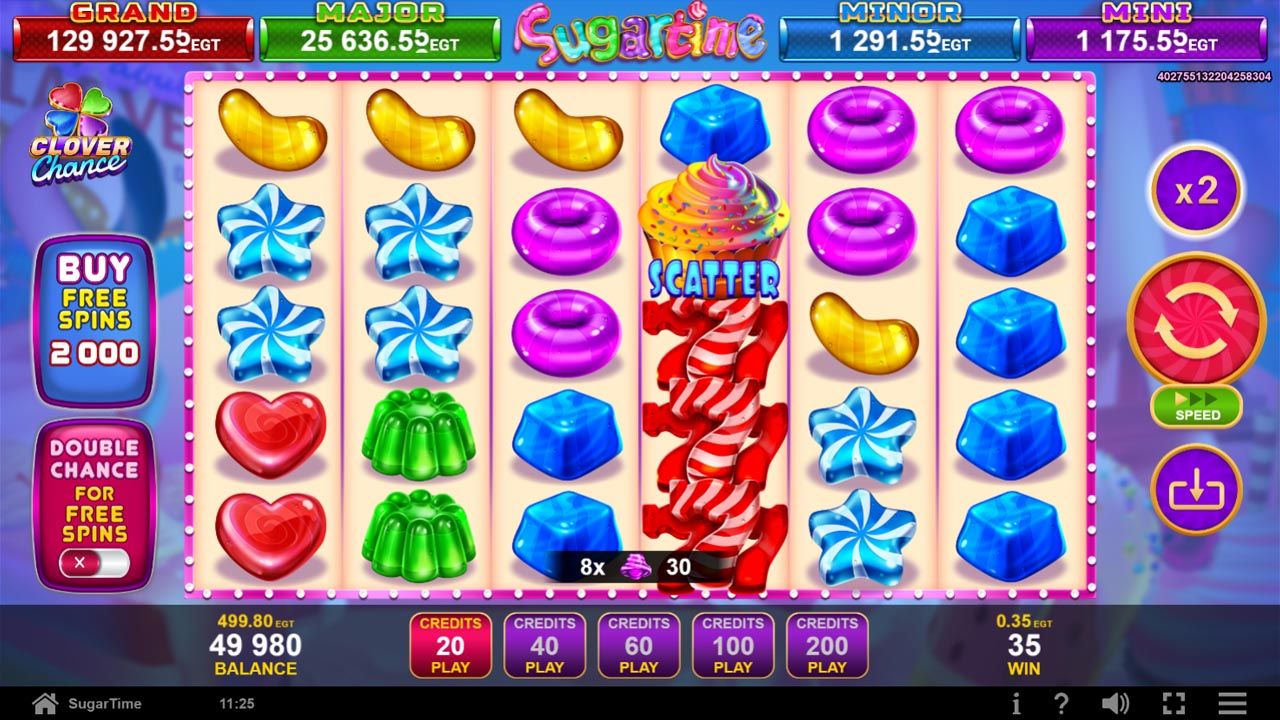Show the help question mark page
Viewport: 1280px width, 720px height.
tap(1063, 703)
